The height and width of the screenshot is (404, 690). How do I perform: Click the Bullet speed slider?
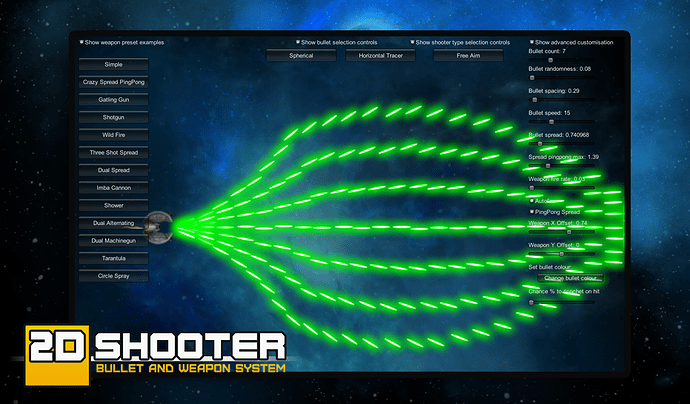tap(548, 122)
